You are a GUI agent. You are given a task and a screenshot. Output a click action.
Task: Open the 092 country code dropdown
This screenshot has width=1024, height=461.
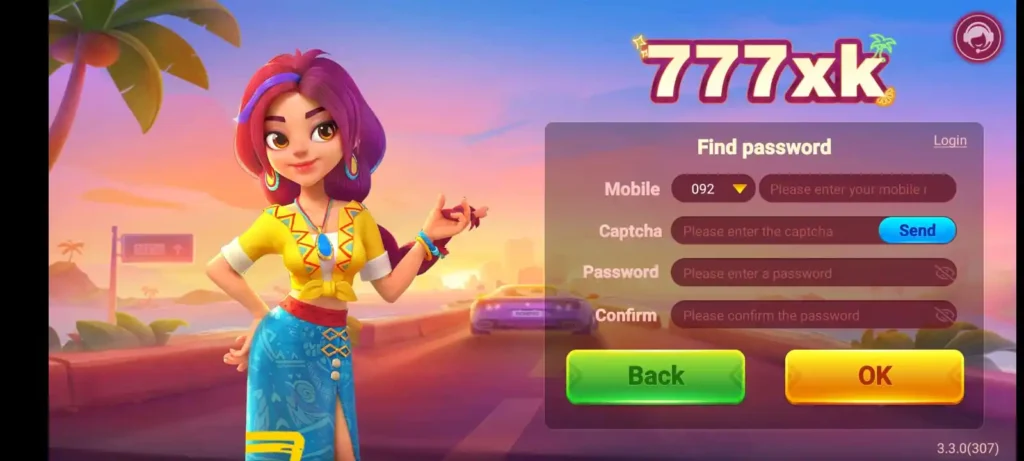(713, 188)
